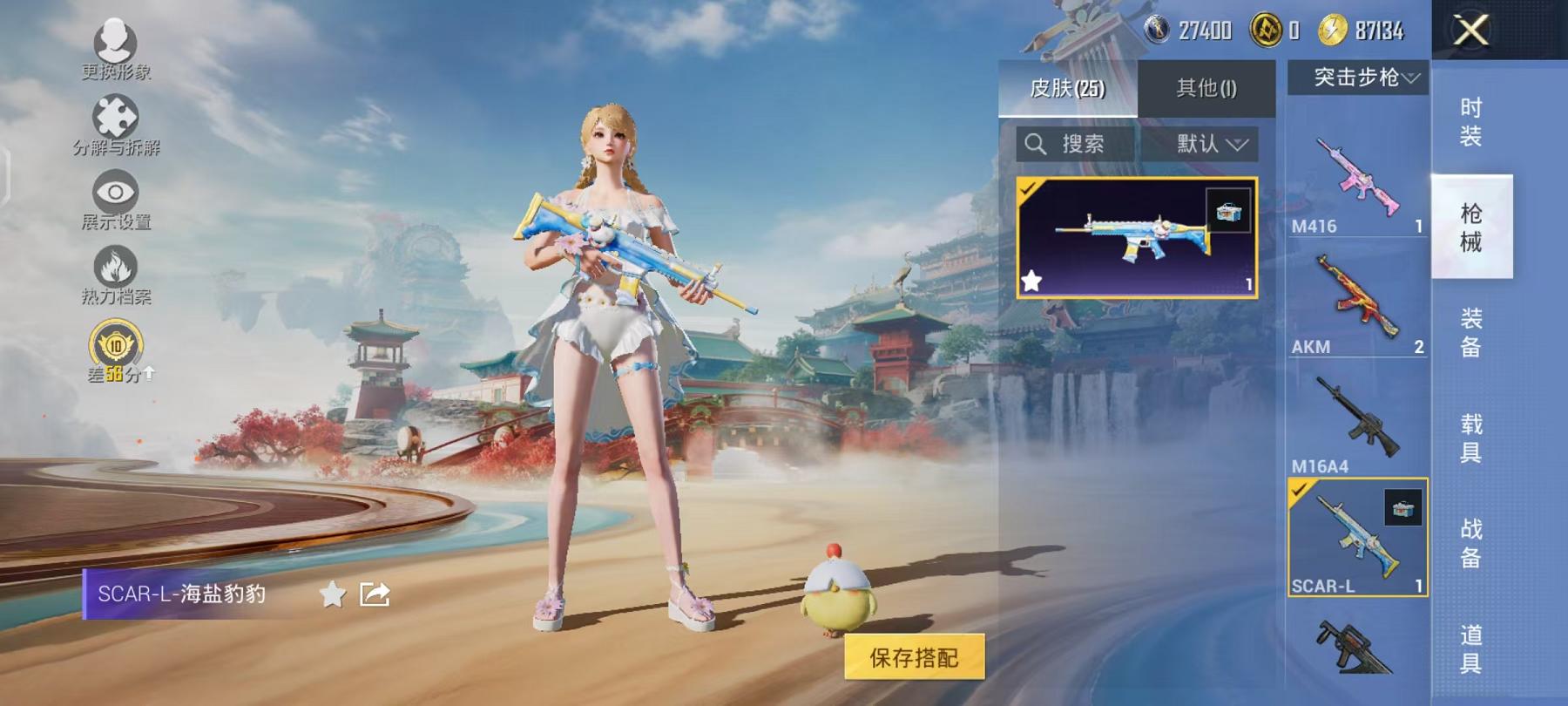Open 热力档案 heat profile
Screen dimensions: 1568x706
click(116, 276)
